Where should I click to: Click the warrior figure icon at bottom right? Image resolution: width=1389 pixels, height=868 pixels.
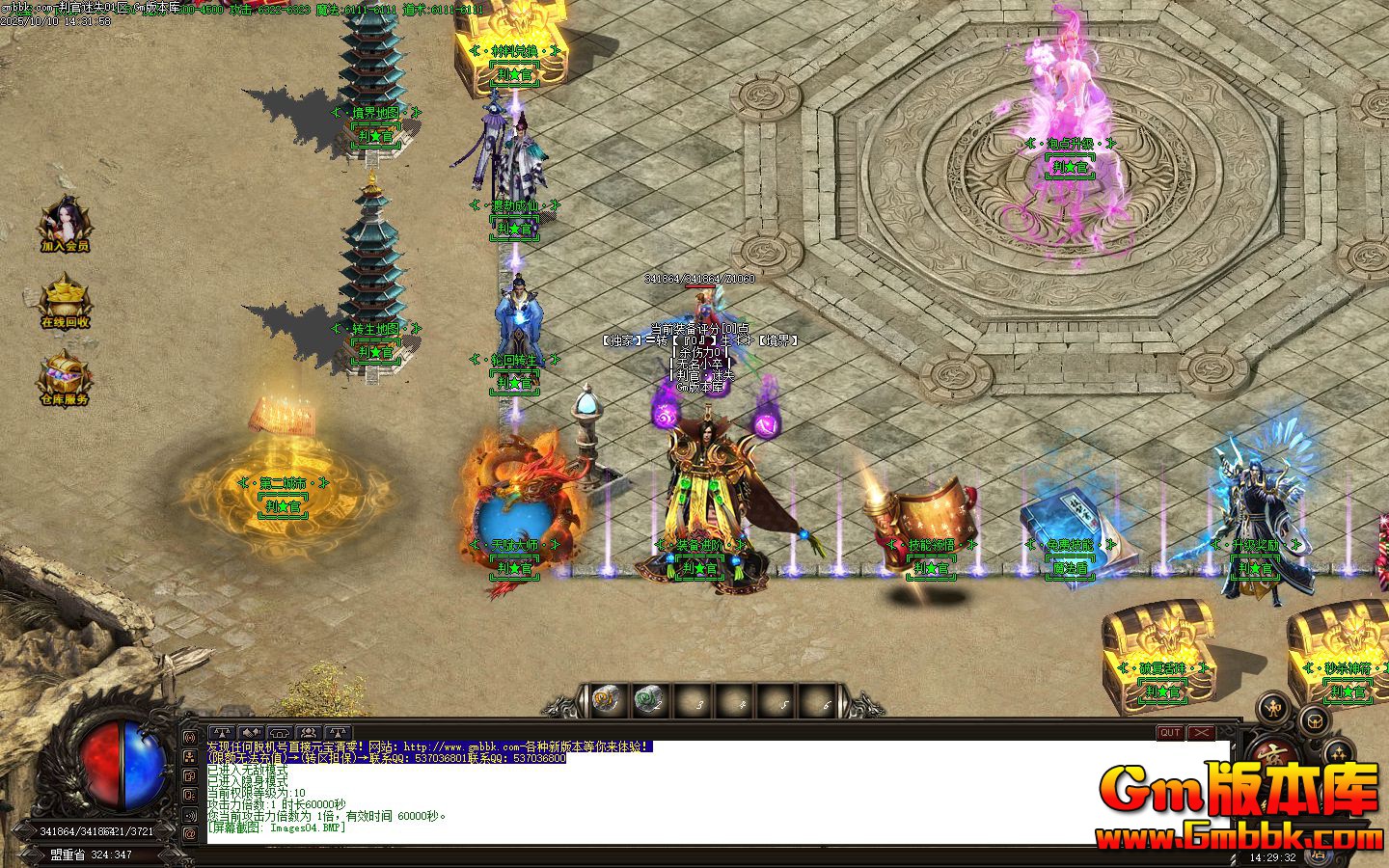pyautogui.click(x=1273, y=708)
